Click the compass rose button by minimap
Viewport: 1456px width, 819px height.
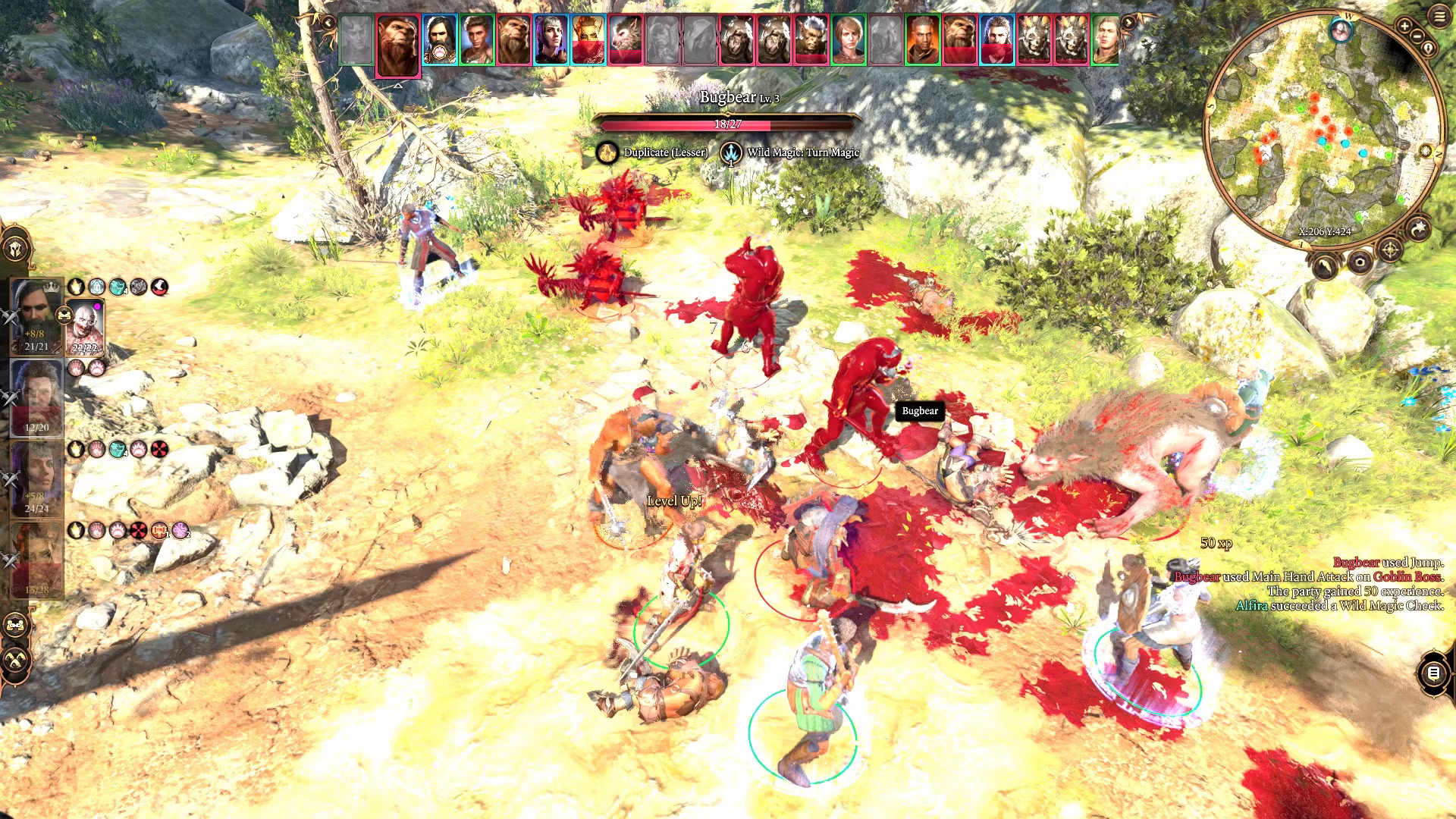pos(1389,249)
